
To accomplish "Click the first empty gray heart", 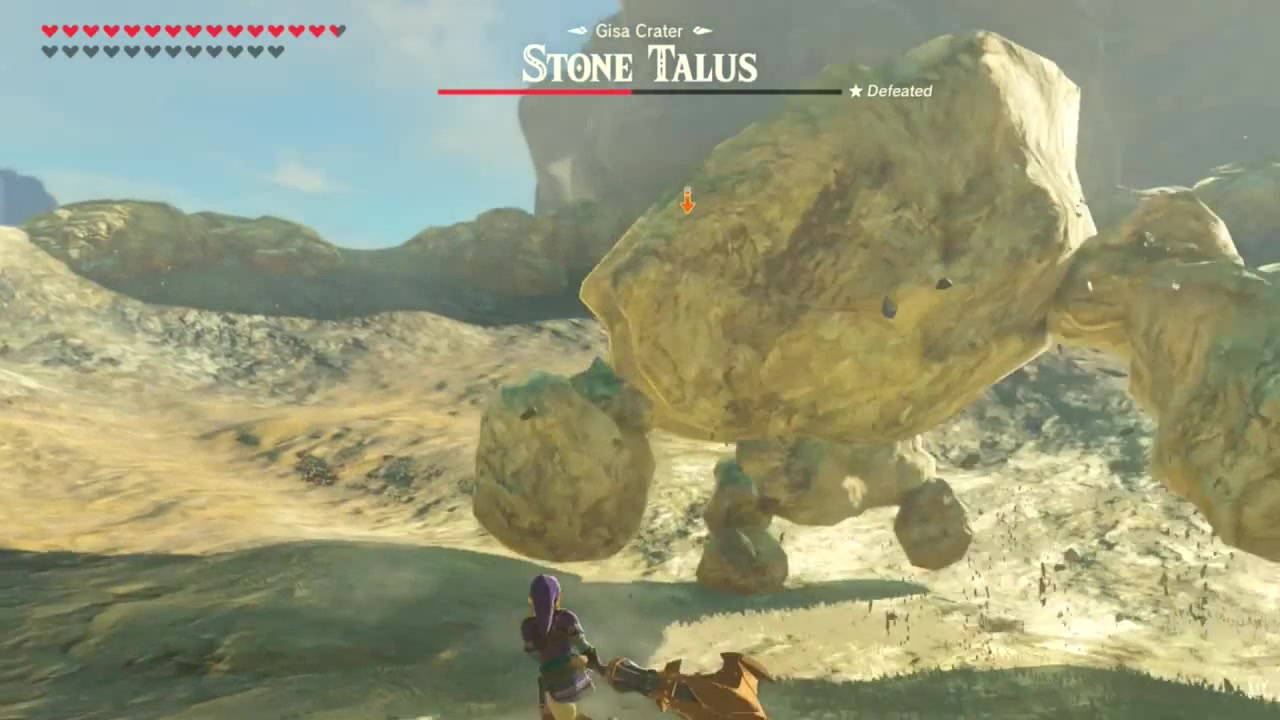I will pyautogui.click(x=49, y=49).
